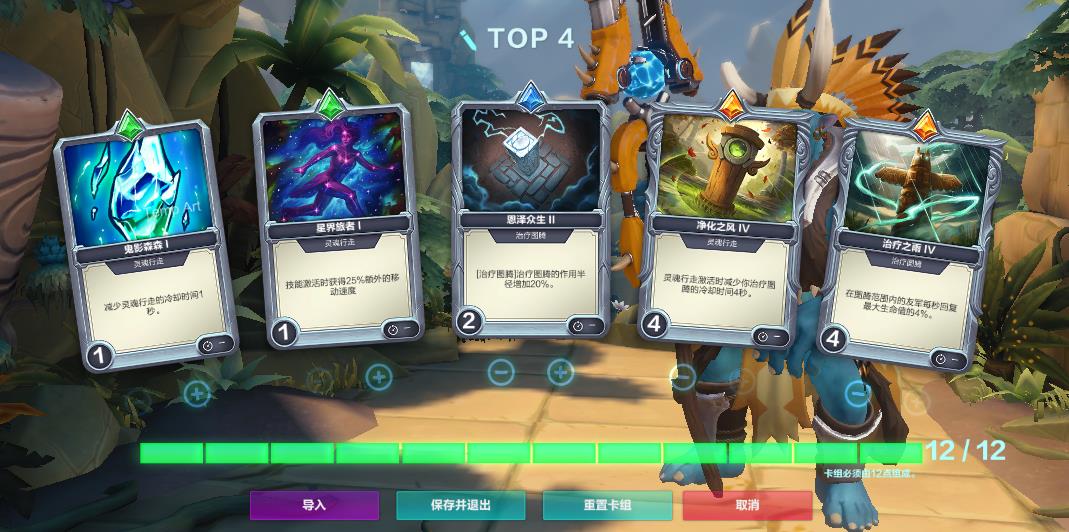Save the deck with 保存并退出
Image resolution: width=1069 pixels, height=532 pixels.
pyautogui.click(x=461, y=505)
